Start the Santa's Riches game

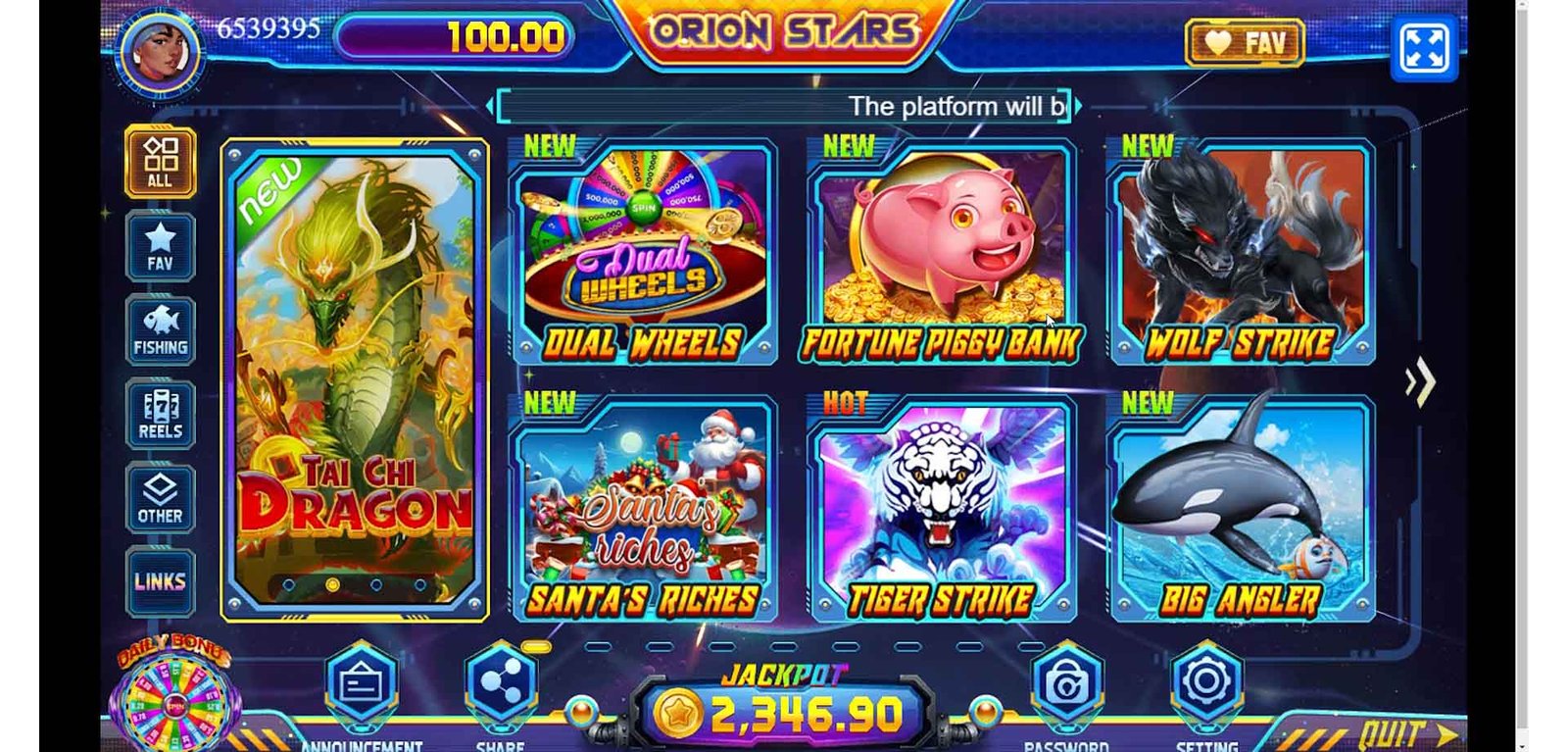(644, 510)
